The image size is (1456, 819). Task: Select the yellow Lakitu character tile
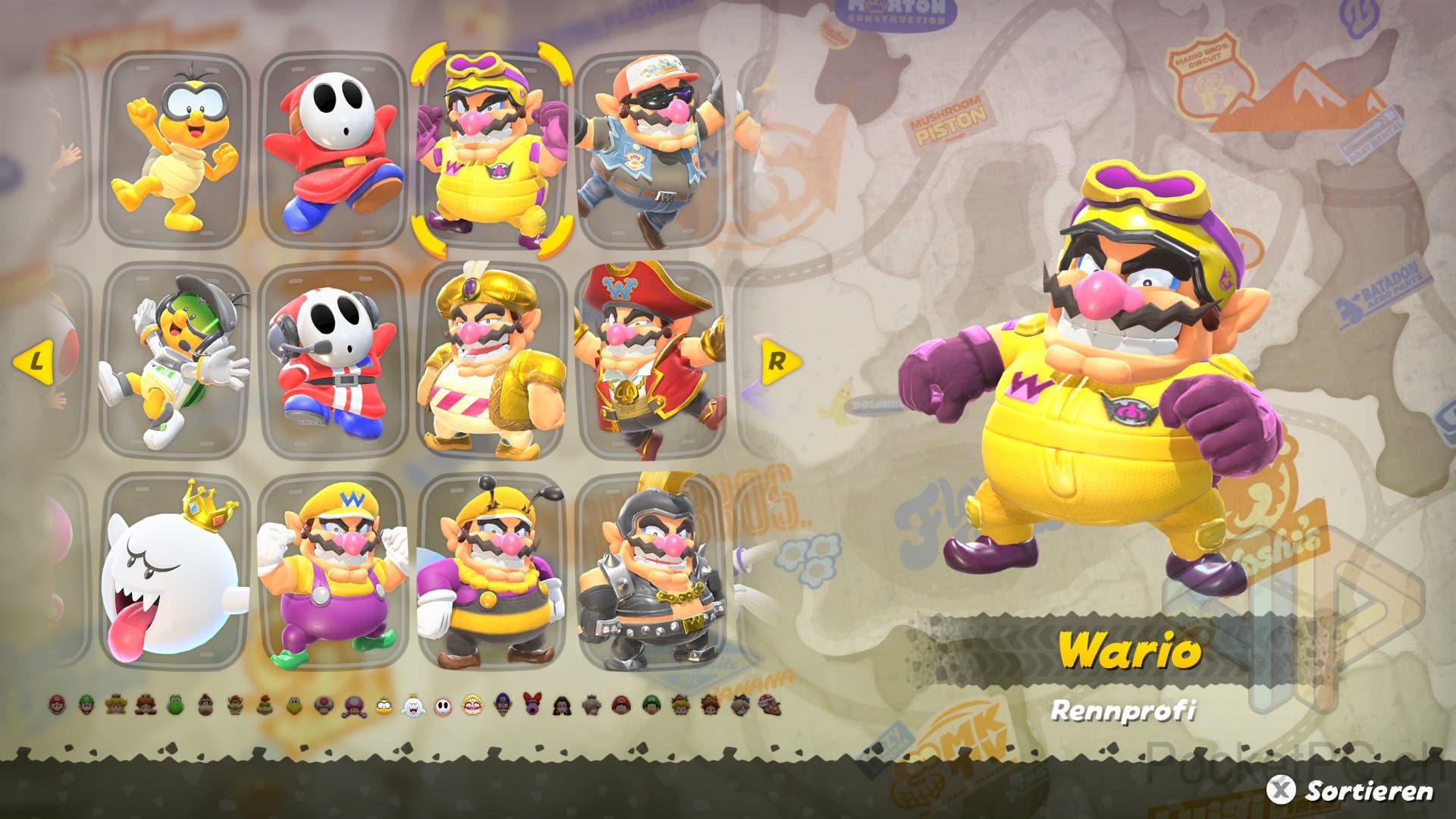175,149
